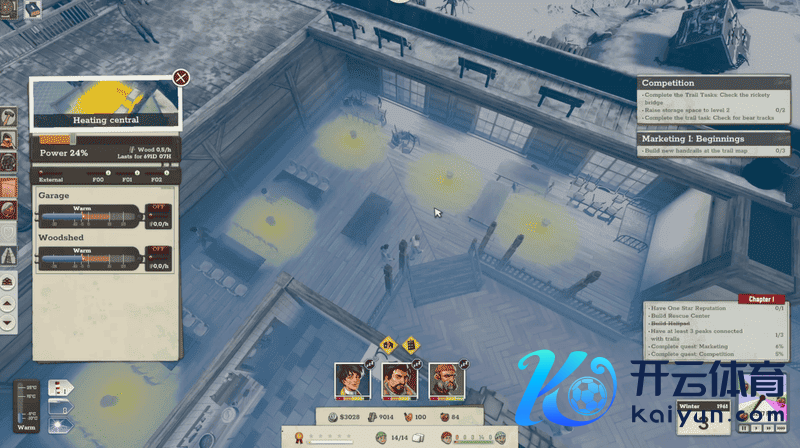Viewport: 800px width, 448px height.
Task: Switch to the F00 floor tab
Action: pos(99,179)
